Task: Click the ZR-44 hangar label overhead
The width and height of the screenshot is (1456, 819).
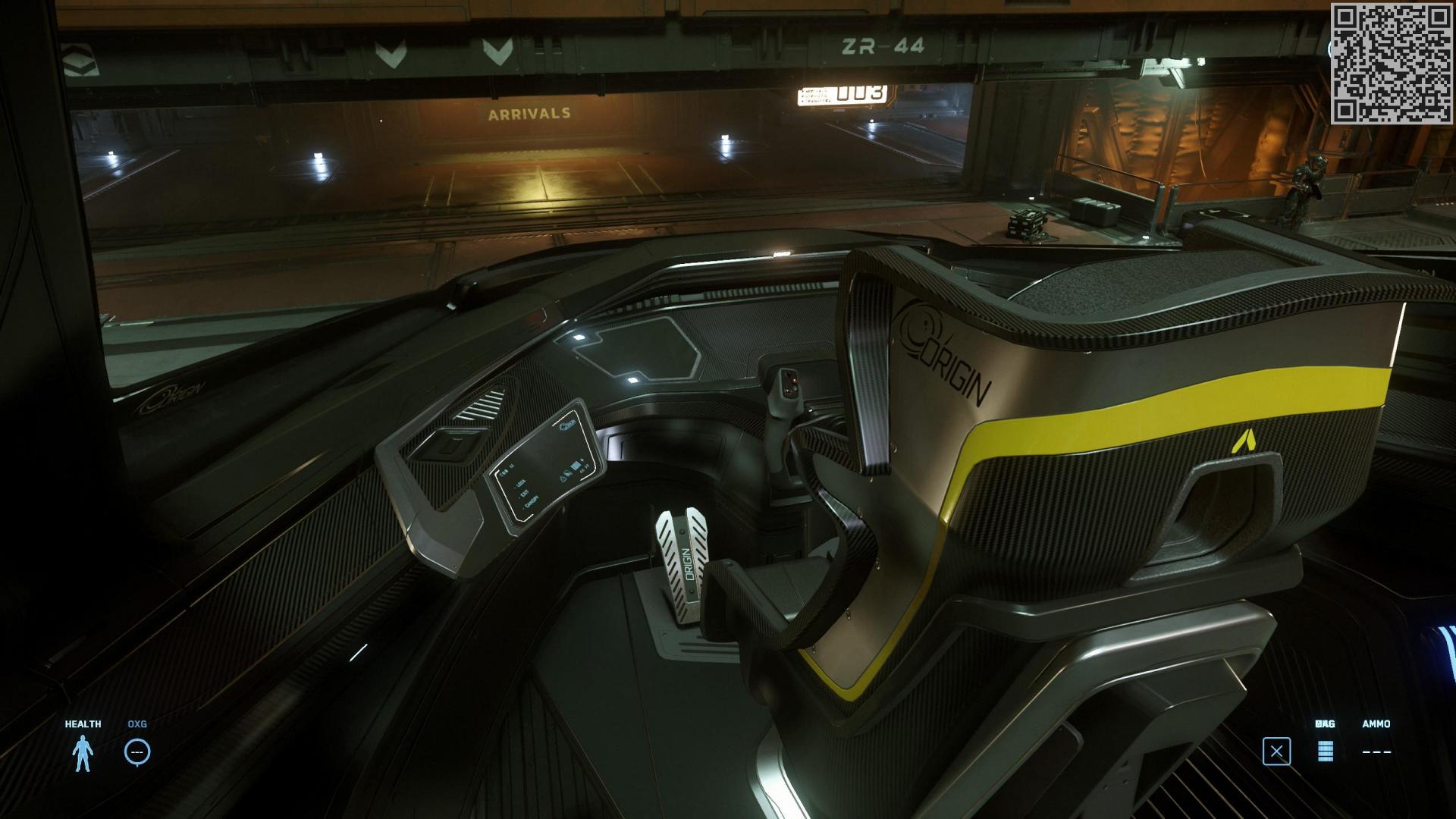Action: tap(882, 45)
